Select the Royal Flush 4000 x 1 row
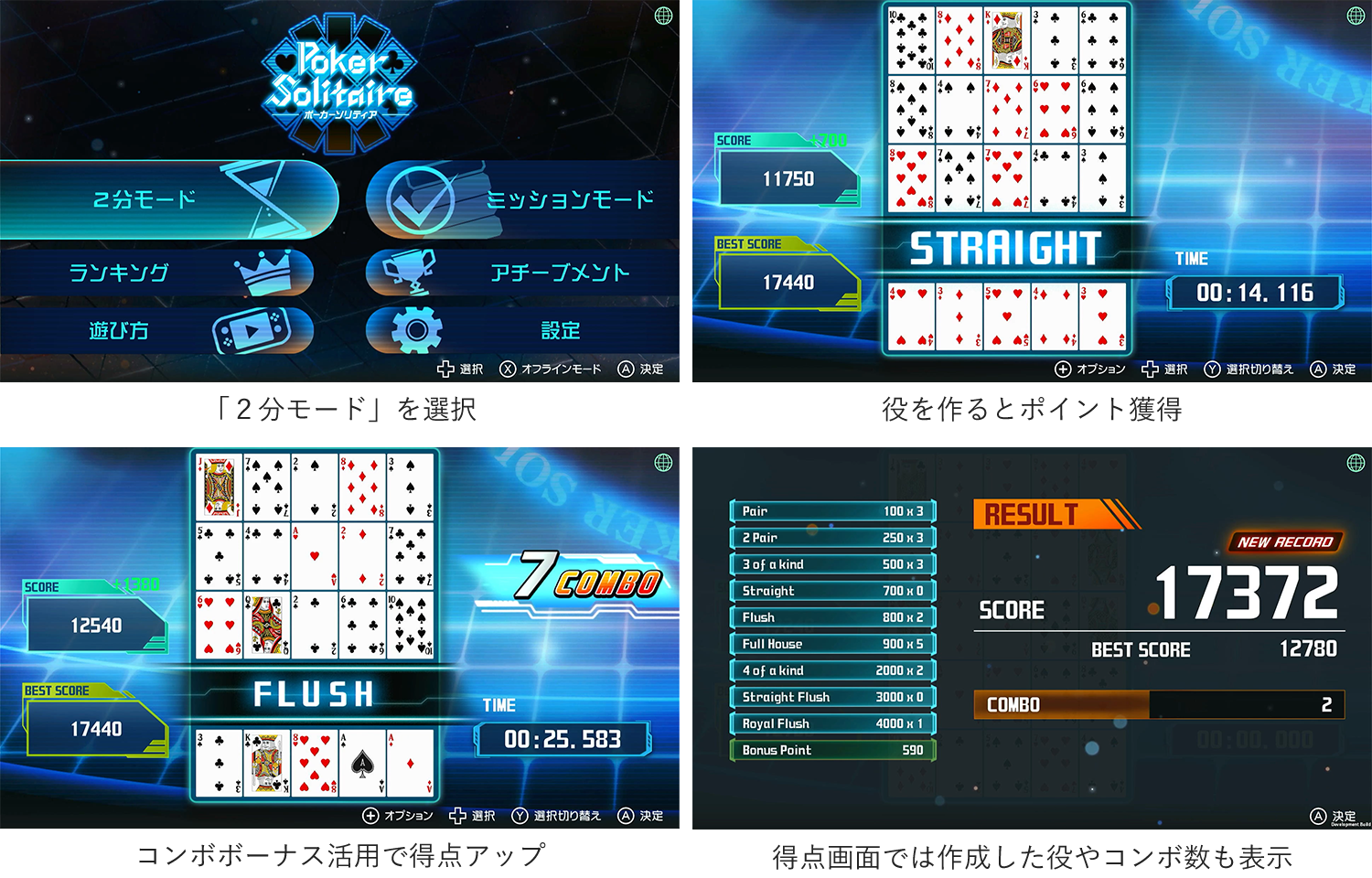Screen dimensions: 1372x878 (832, 723)
